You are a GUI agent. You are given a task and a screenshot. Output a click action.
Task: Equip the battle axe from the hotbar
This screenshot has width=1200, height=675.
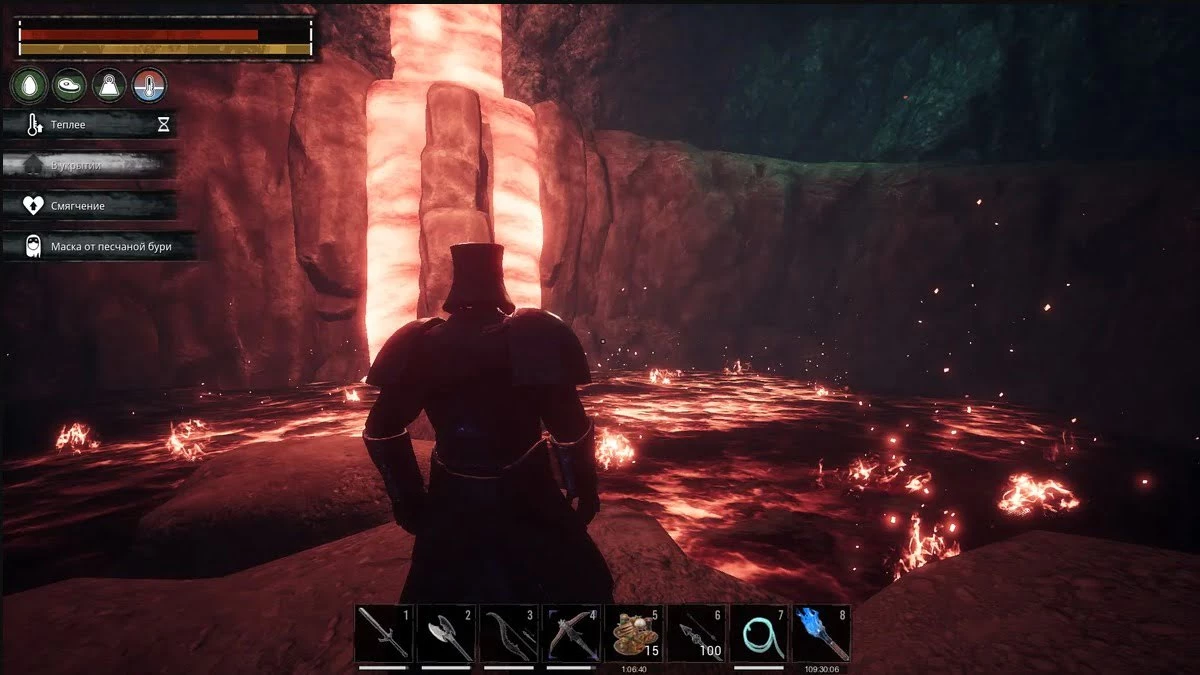[x=446, y=633]
